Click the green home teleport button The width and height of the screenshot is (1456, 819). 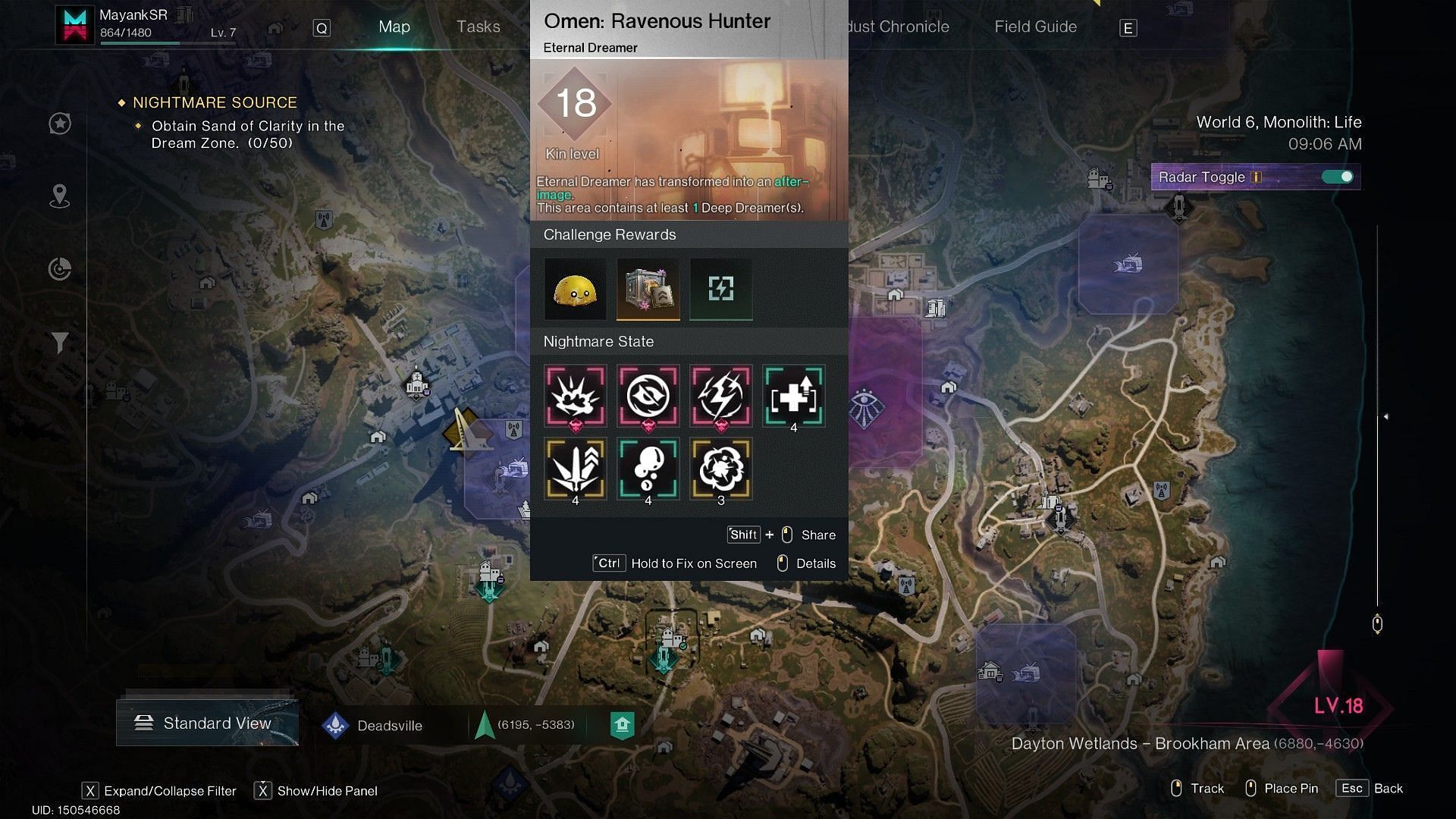click(x=622, y=726)
